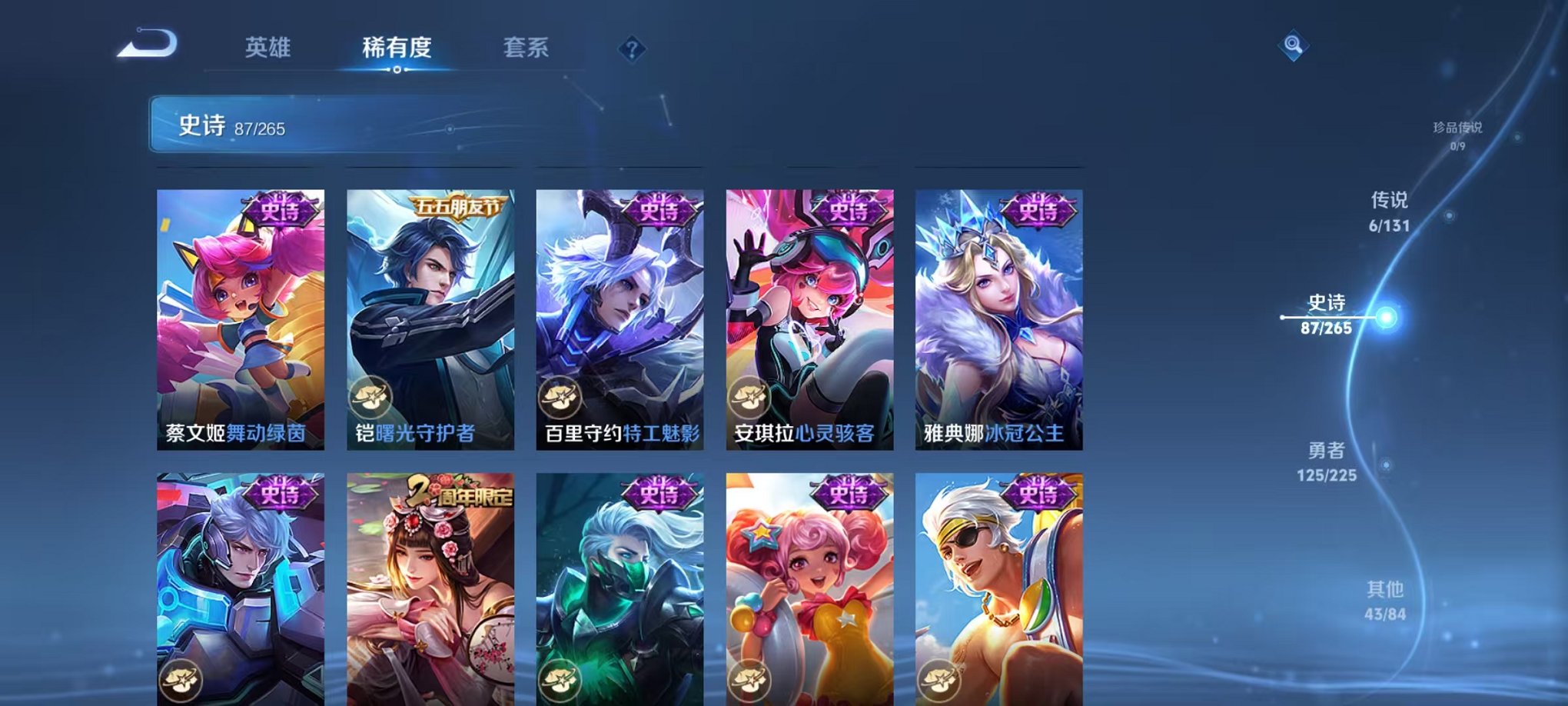
Task: Click the 史诗 badge on 安琪拉's card
Action: 849,209
